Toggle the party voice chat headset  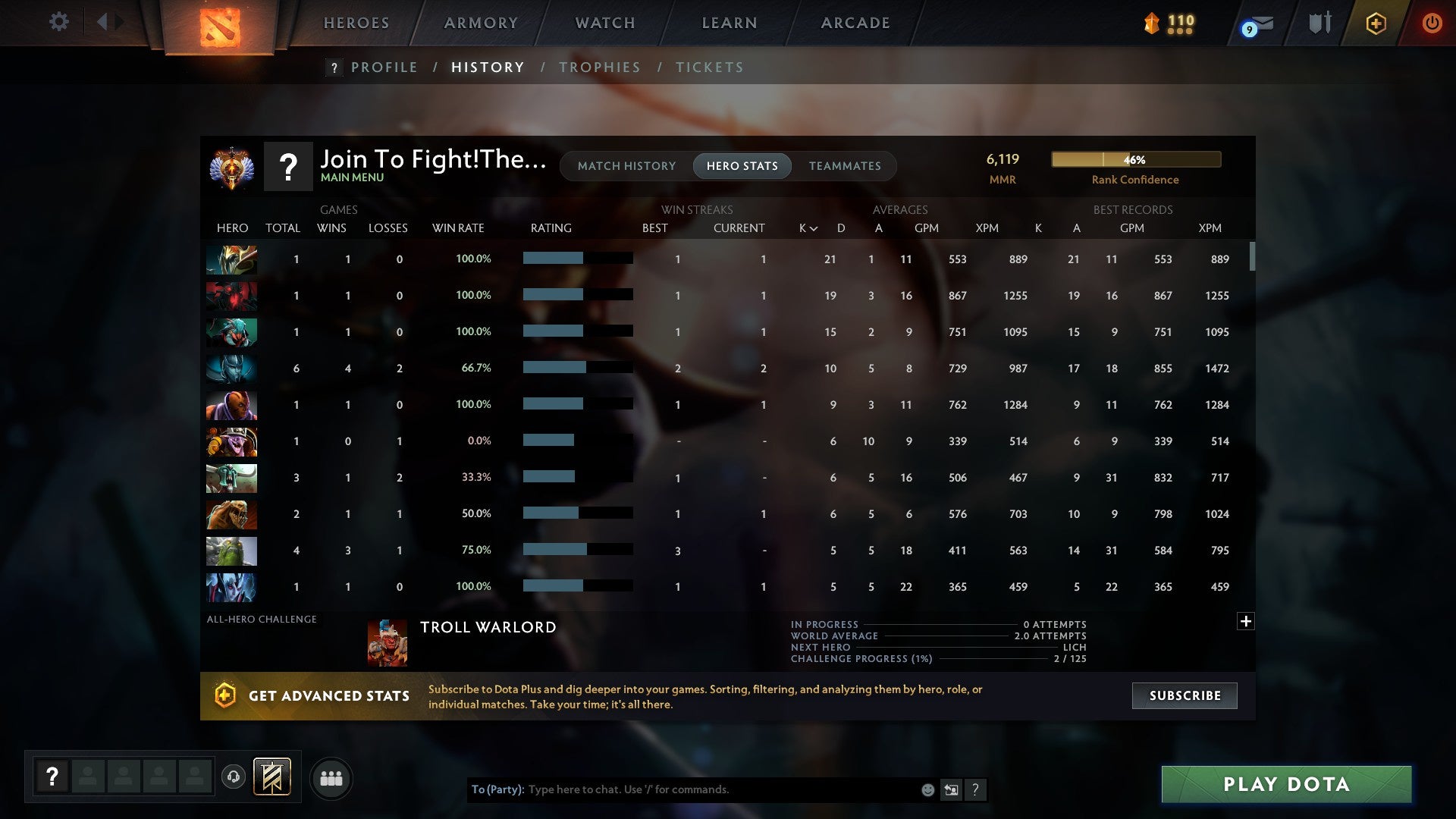234,778
